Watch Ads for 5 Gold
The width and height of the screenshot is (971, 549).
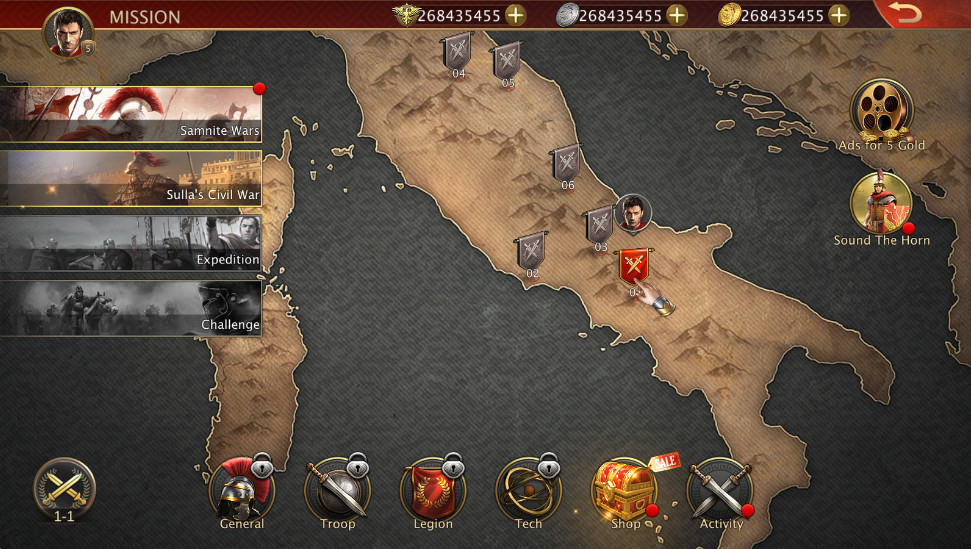(881, 110)
